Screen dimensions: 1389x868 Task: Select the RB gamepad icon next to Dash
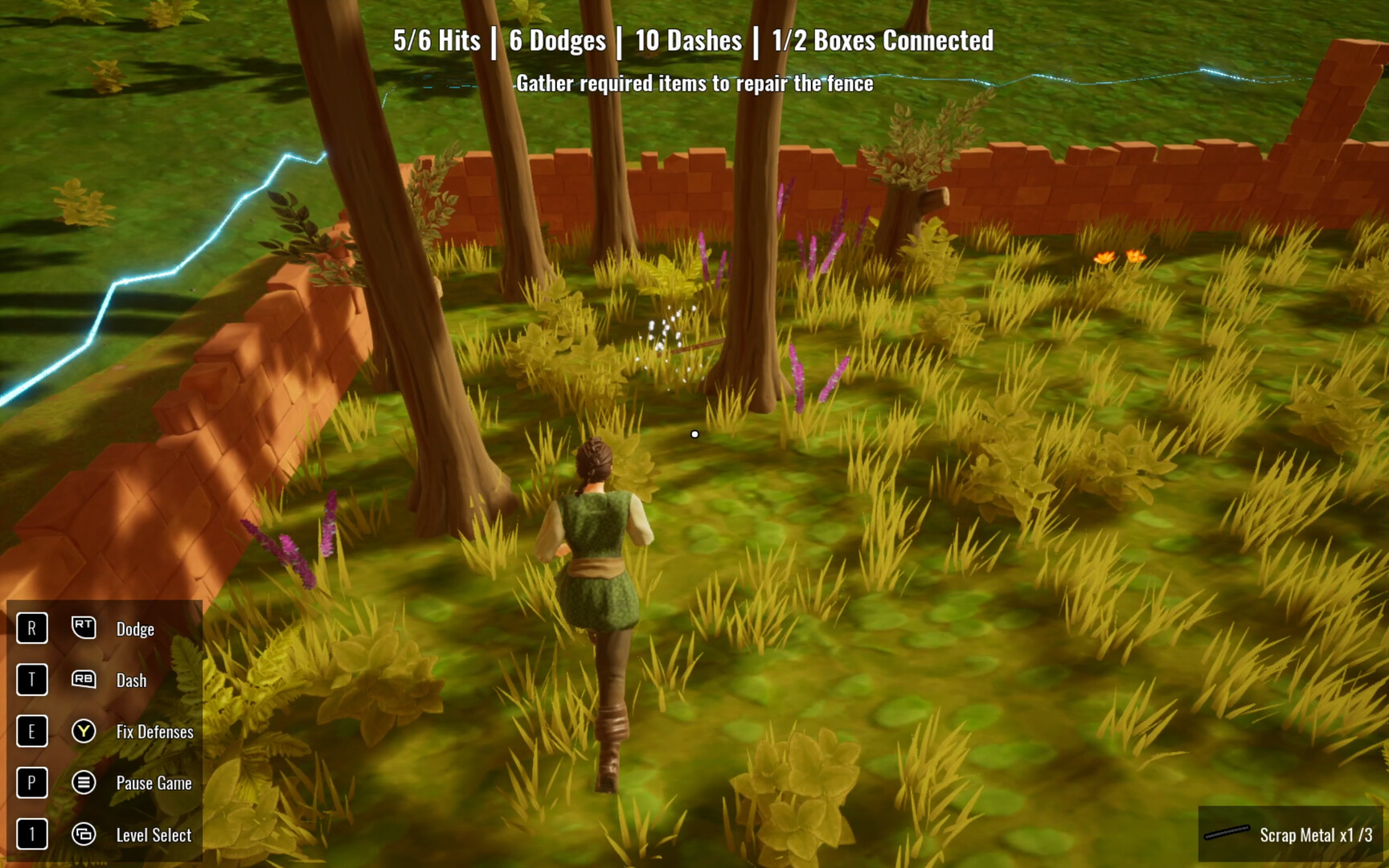click(x=83, y=680)
